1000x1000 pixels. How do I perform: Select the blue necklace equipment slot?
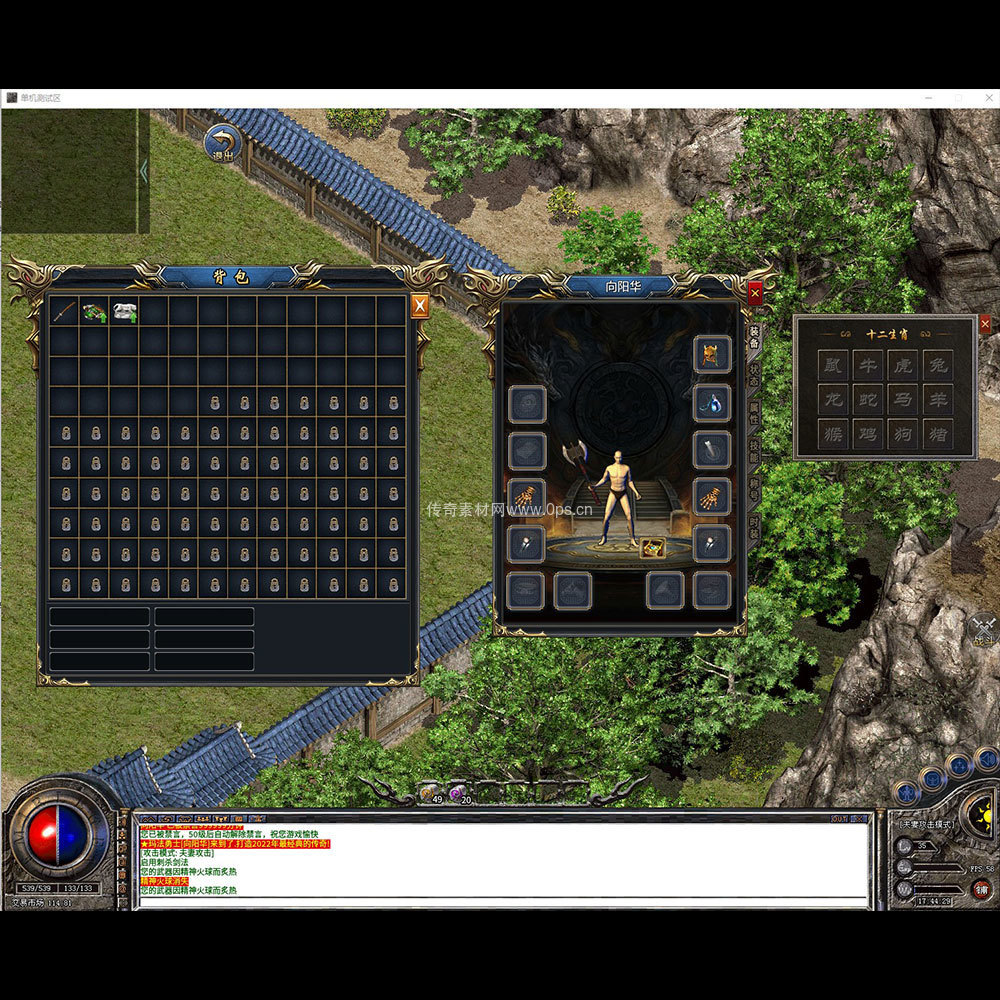[711, 403]
